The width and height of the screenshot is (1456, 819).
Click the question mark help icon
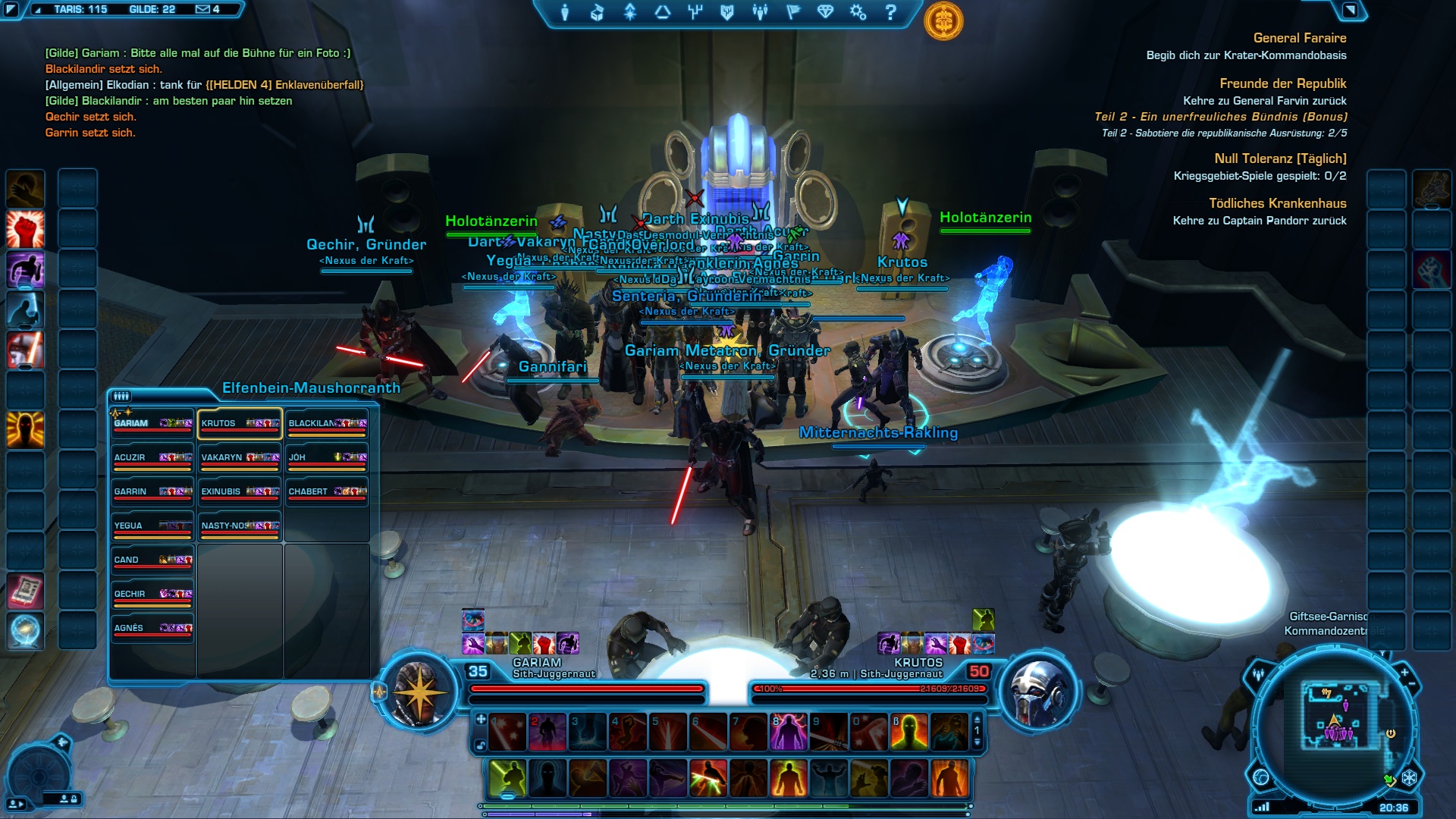pyautogui.click(x=891, y=12)
